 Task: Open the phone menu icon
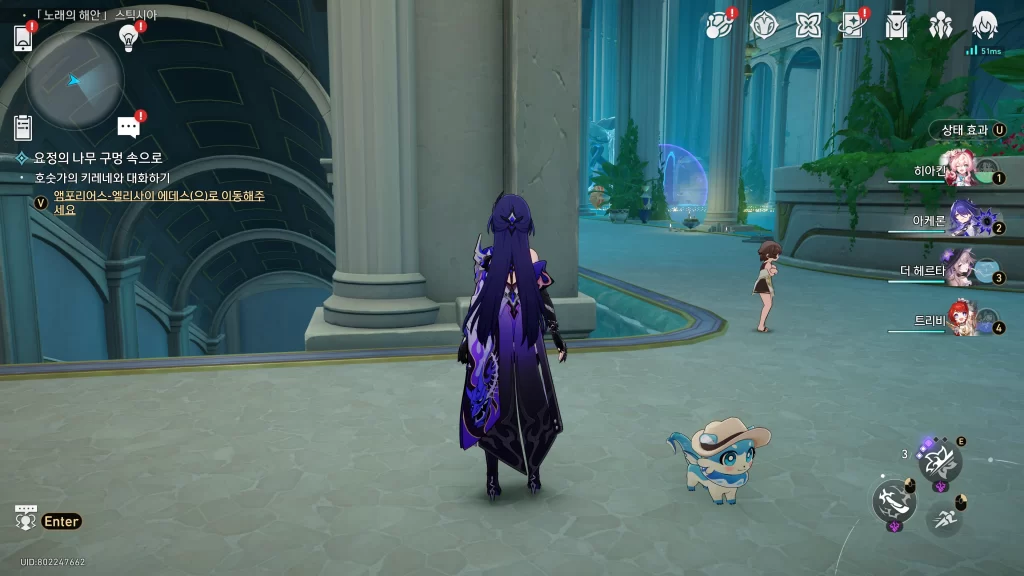point(24,38)
